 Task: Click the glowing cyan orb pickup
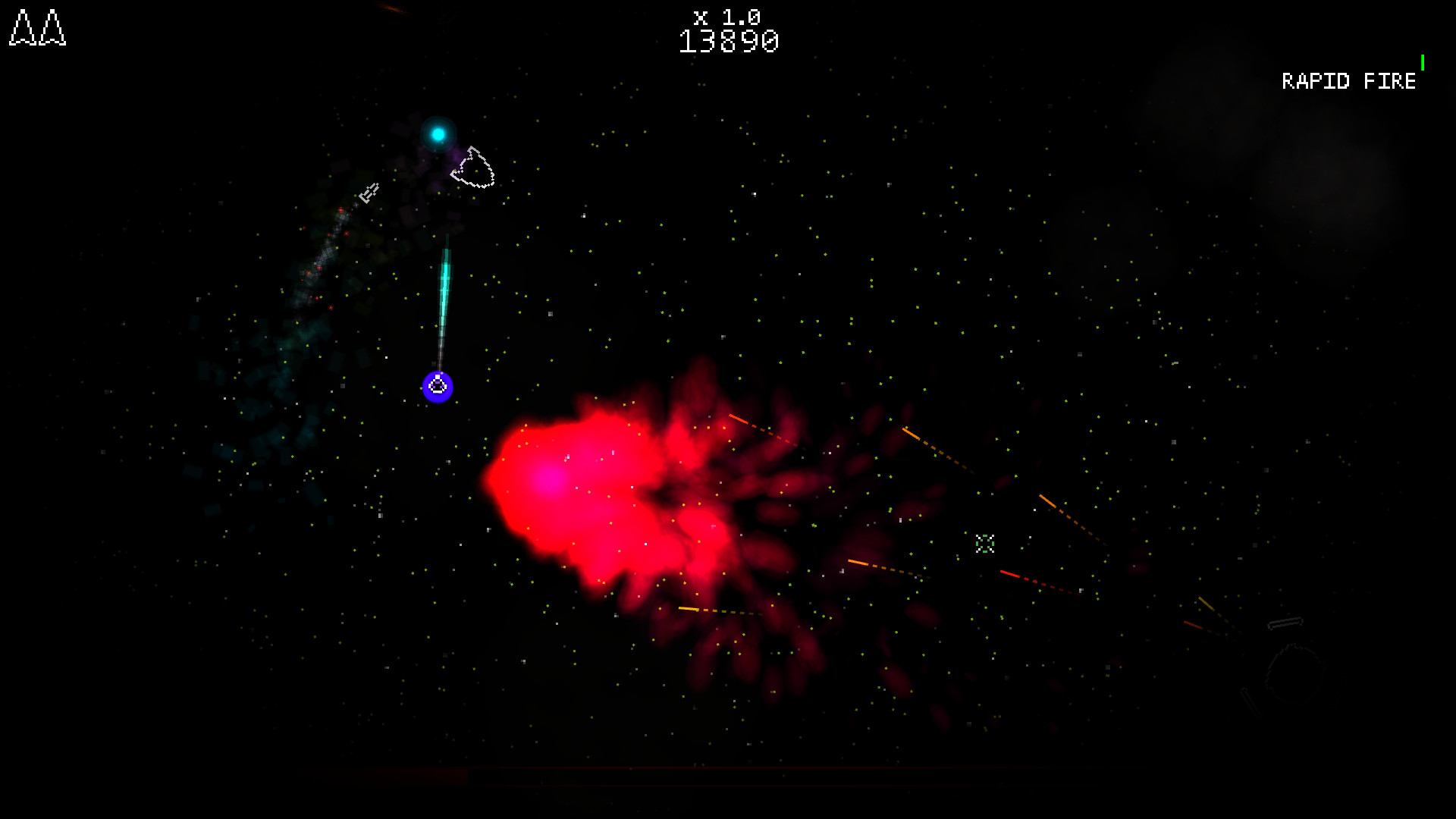tap(438, 133)
